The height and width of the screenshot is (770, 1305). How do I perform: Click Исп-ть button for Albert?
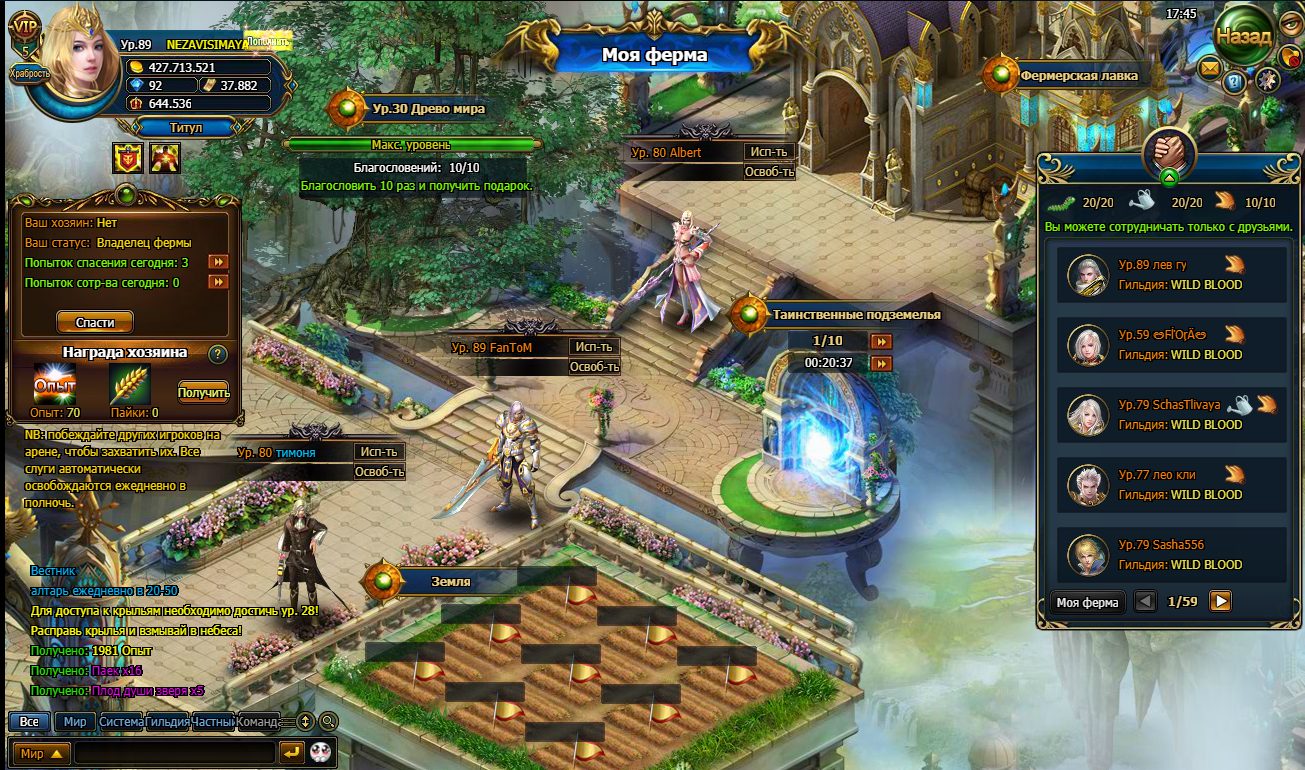[x=769, y=152]
